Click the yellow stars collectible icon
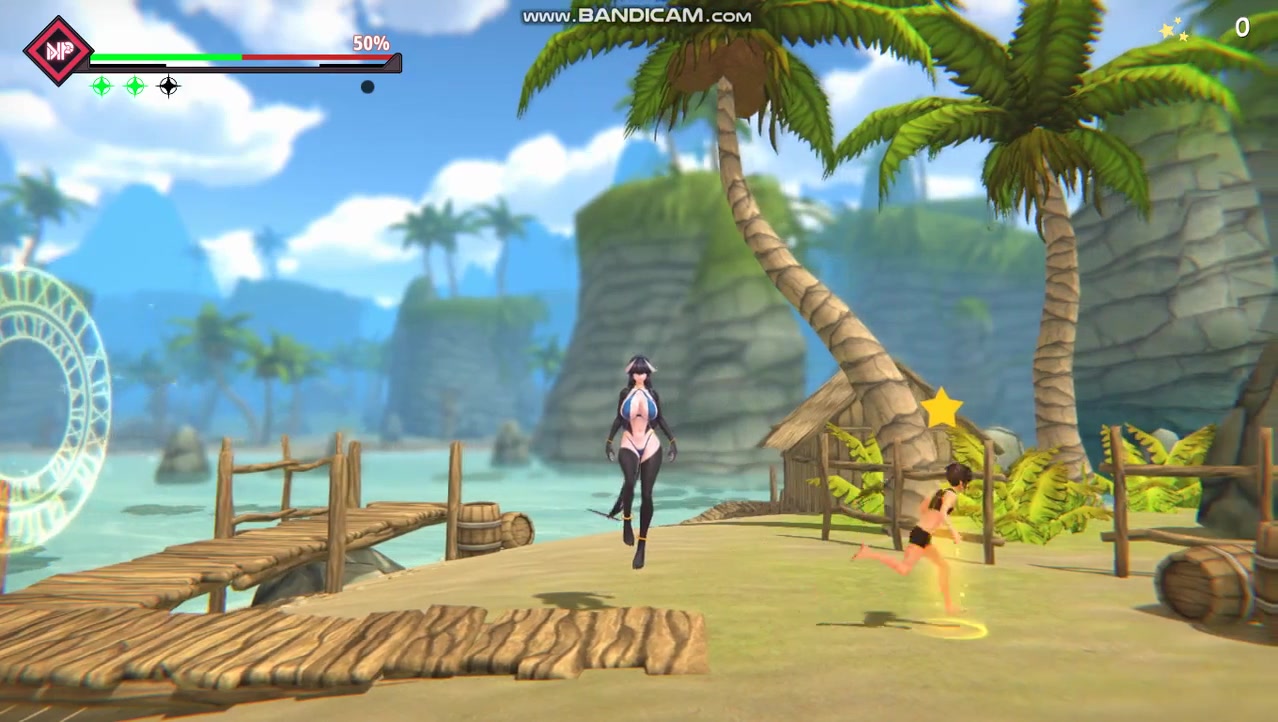The height and width of the screenshot is (722, 1278). click(1173, 30)
